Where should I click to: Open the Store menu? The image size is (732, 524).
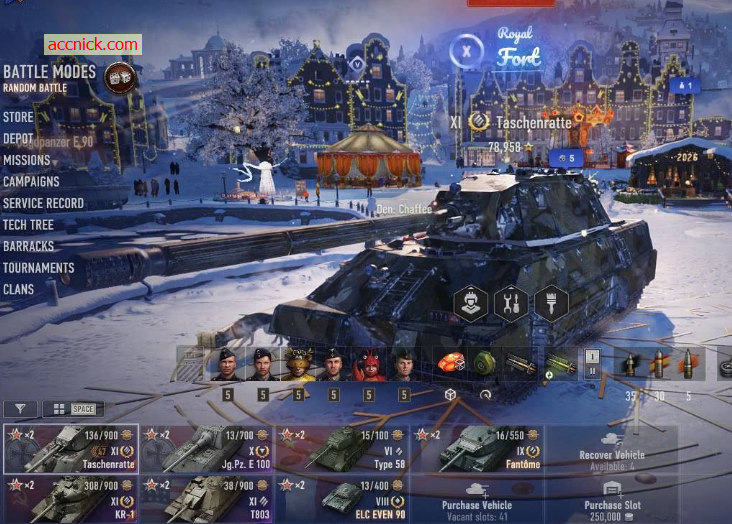pyautogui.click(x=18, y=117)
